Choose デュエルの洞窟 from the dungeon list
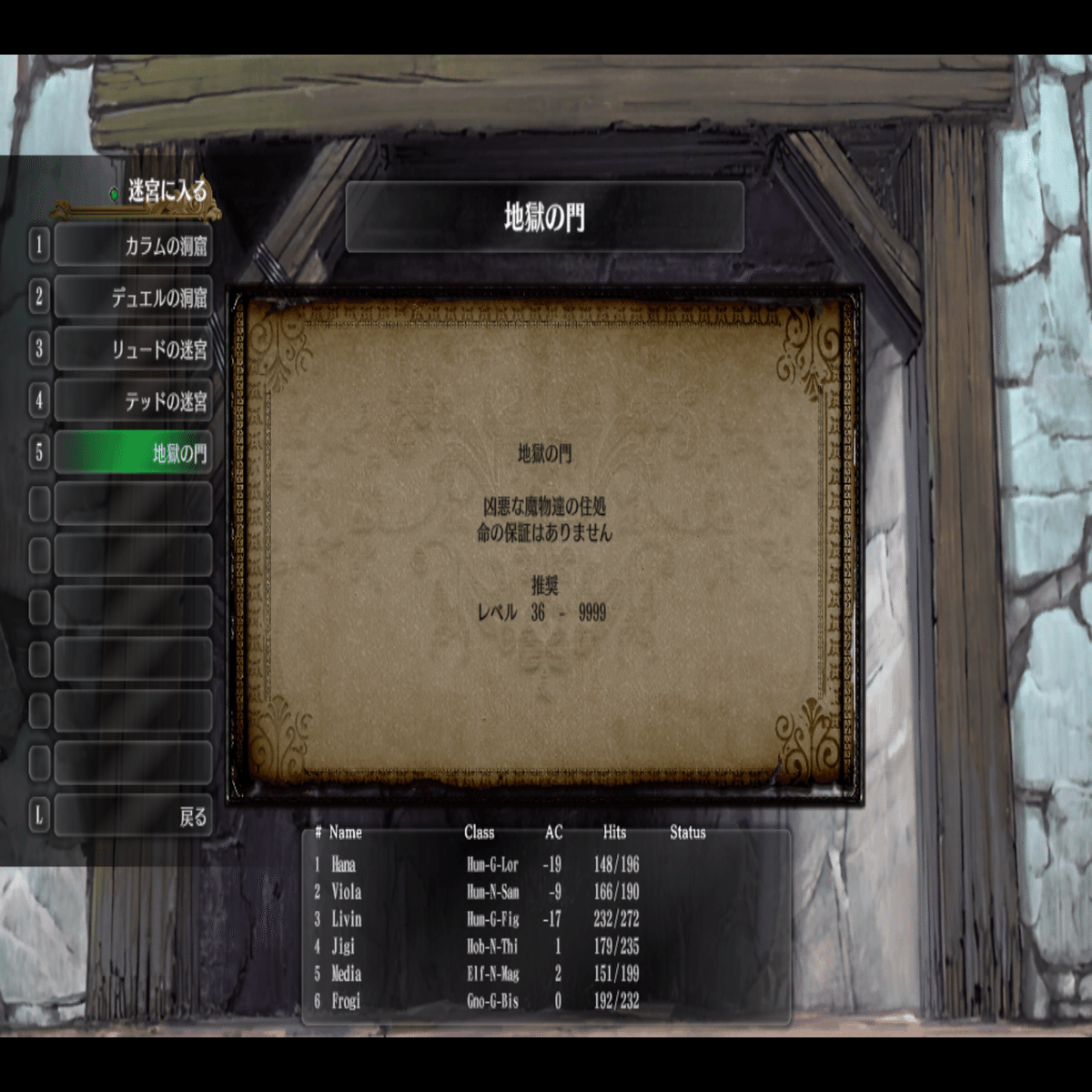The image size is (1092, 1092). click(133, 298)
